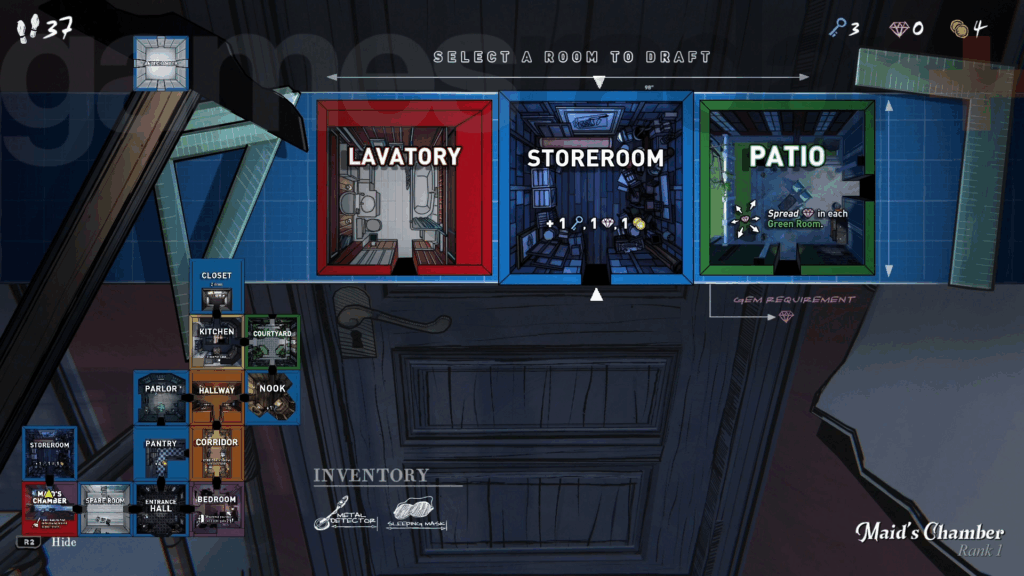Select the Entrance Hall map tile
The image size is (1024, 576).
click(161, 509)
